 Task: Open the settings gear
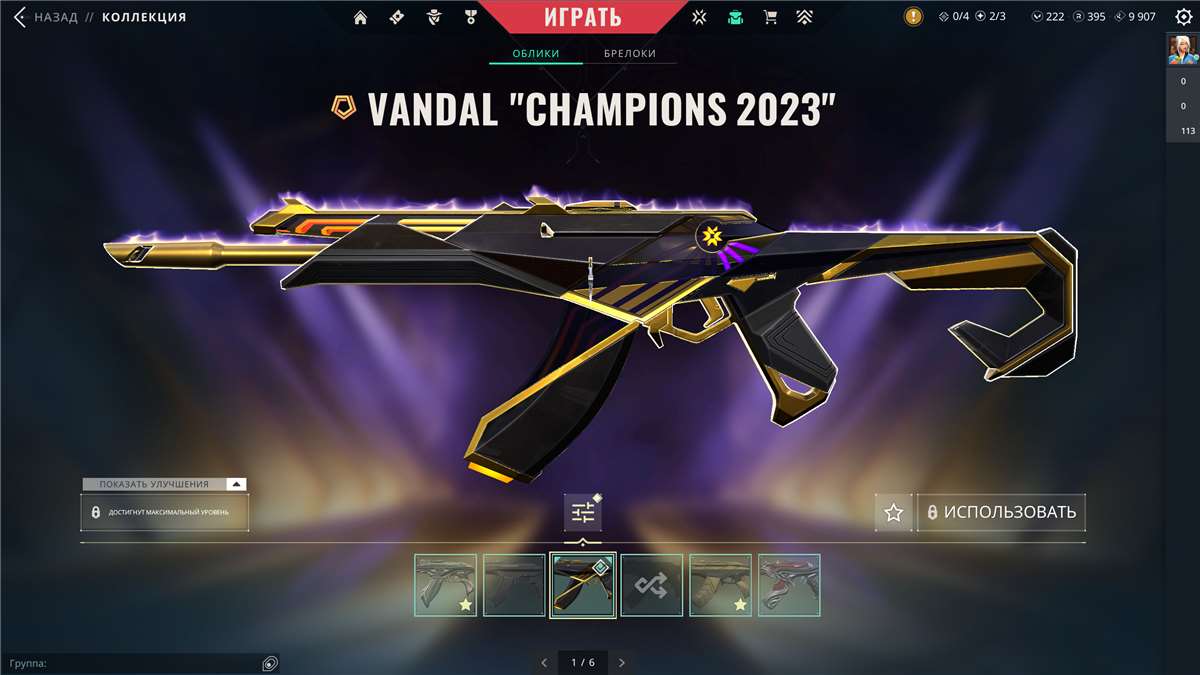[x=1183, y=17]
